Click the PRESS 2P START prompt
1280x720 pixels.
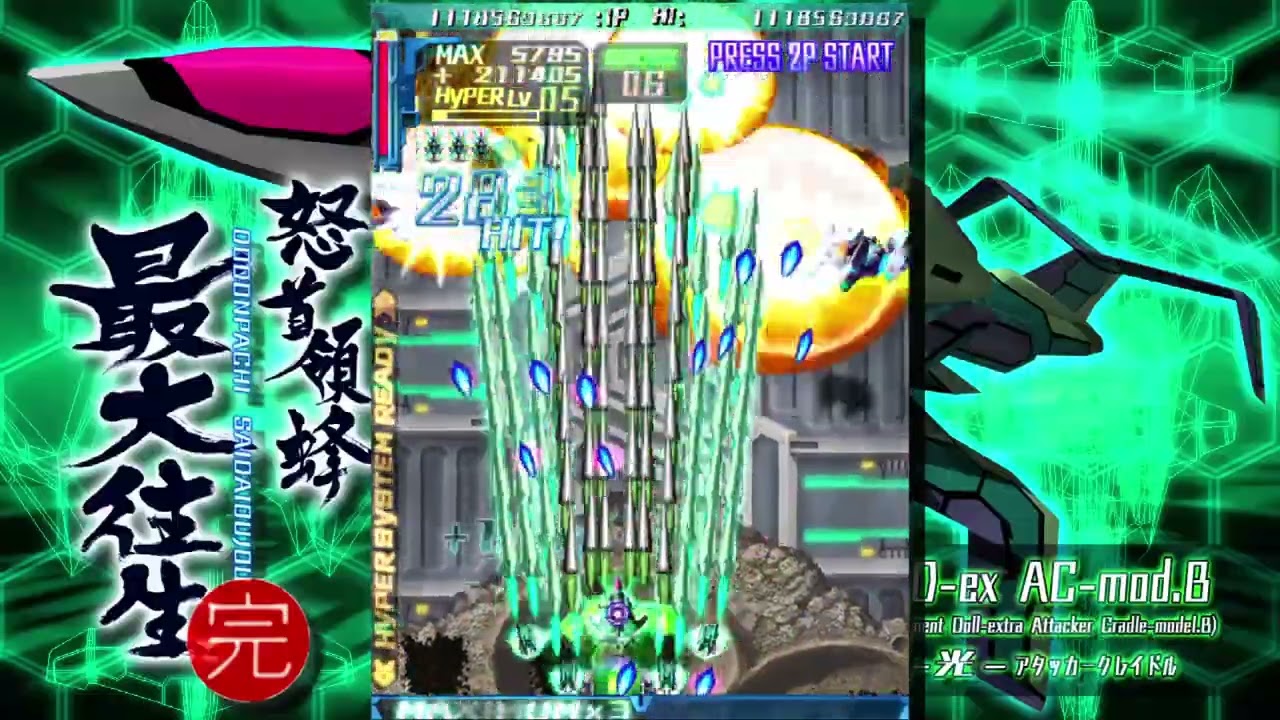tap(800, 58)
